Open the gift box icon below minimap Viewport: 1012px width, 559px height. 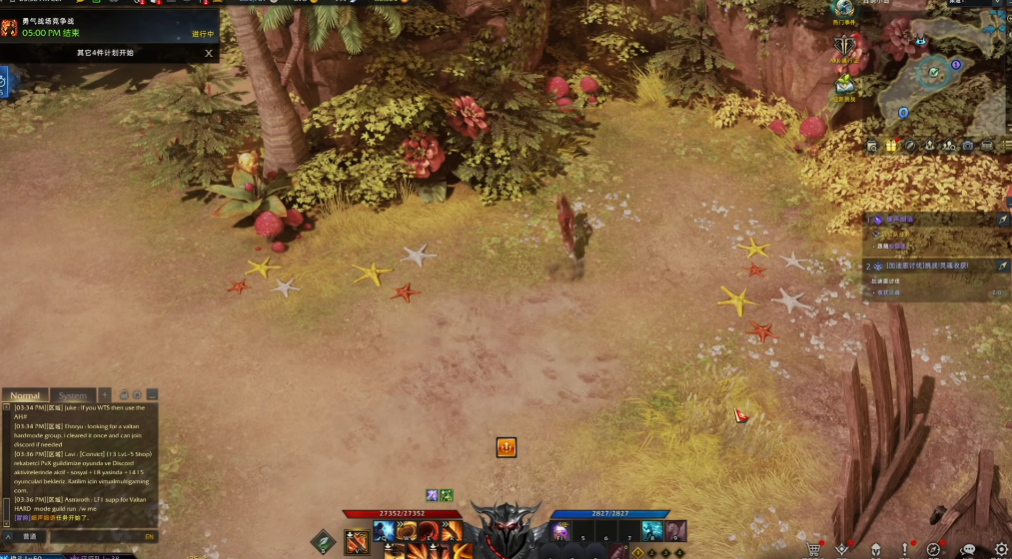[x=890, y=146]
